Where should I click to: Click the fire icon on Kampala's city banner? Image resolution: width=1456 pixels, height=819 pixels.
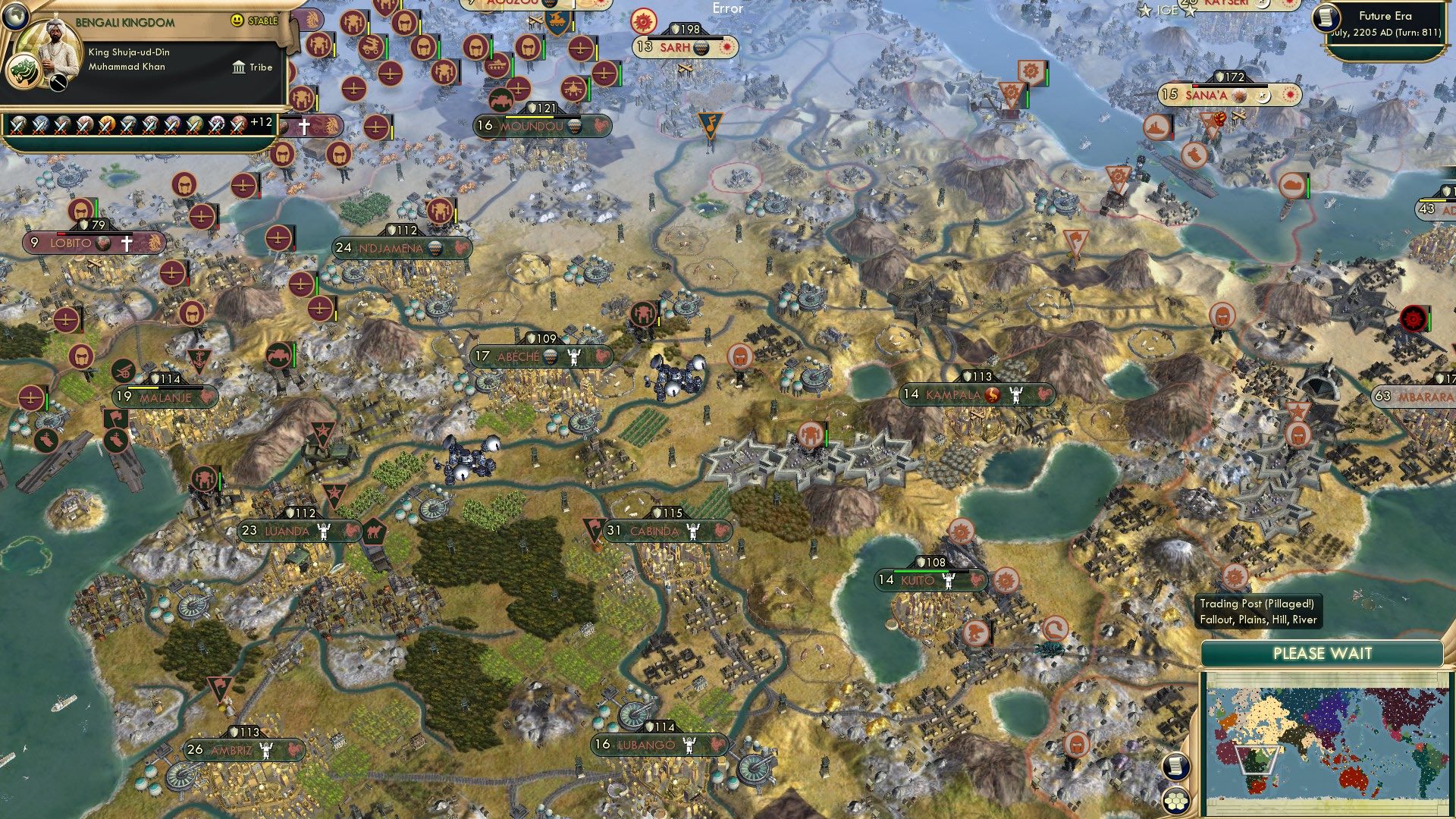click(993, 394)
